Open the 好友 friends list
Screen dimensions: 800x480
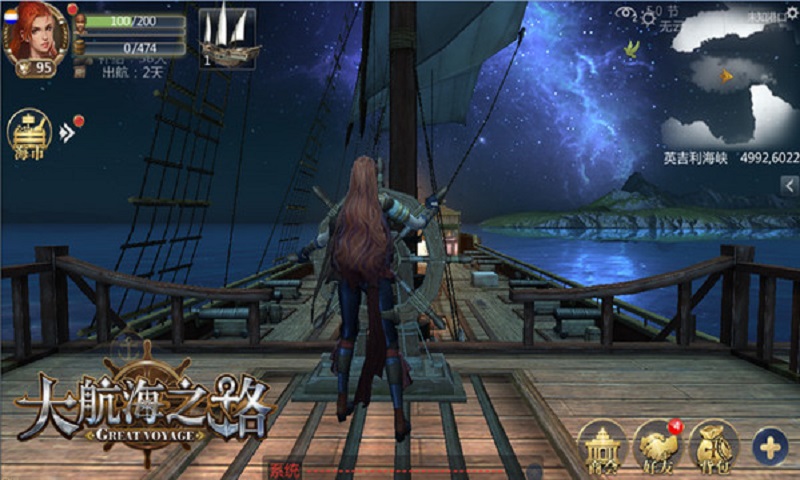pyautogui.click(x=657, y=446)
